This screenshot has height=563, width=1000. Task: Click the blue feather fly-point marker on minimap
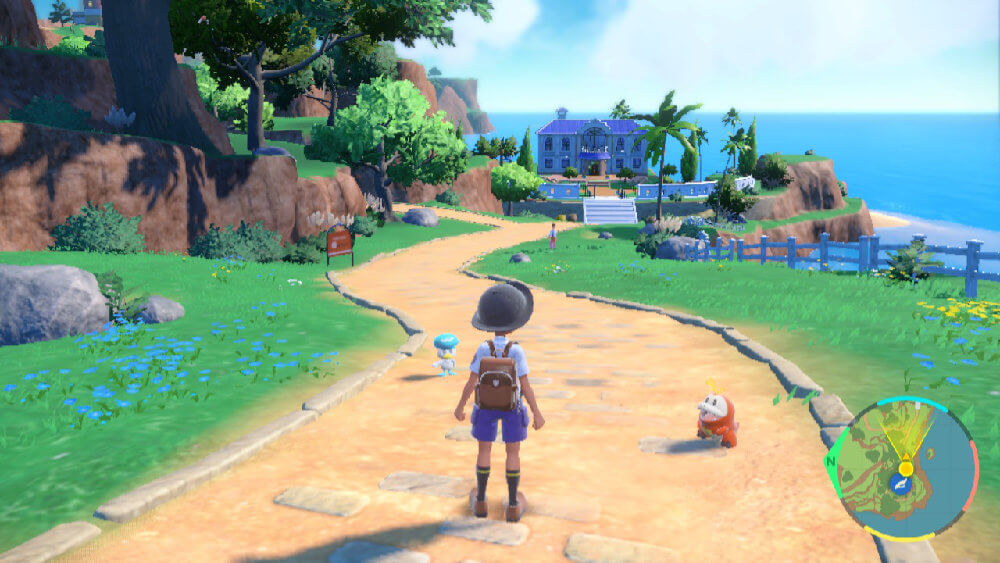tap(903, 481)
